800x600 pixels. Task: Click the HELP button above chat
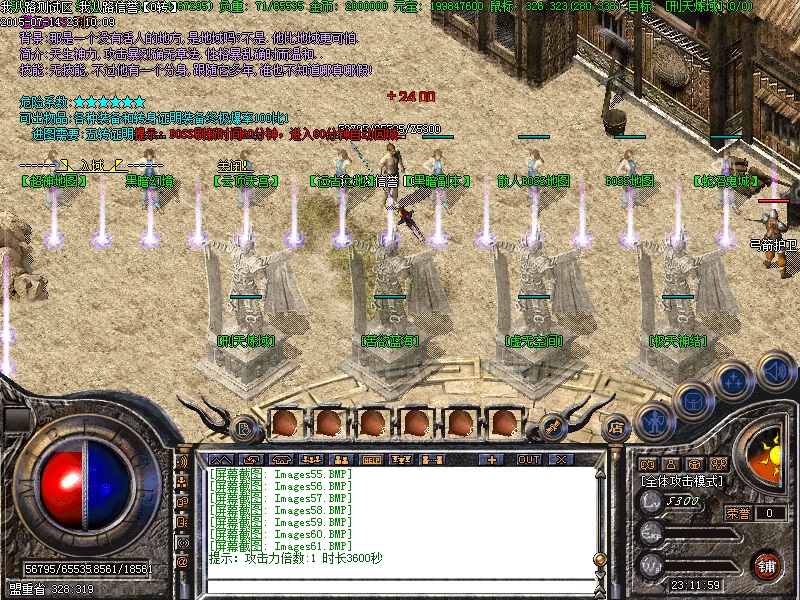click(x=370, y=459)
